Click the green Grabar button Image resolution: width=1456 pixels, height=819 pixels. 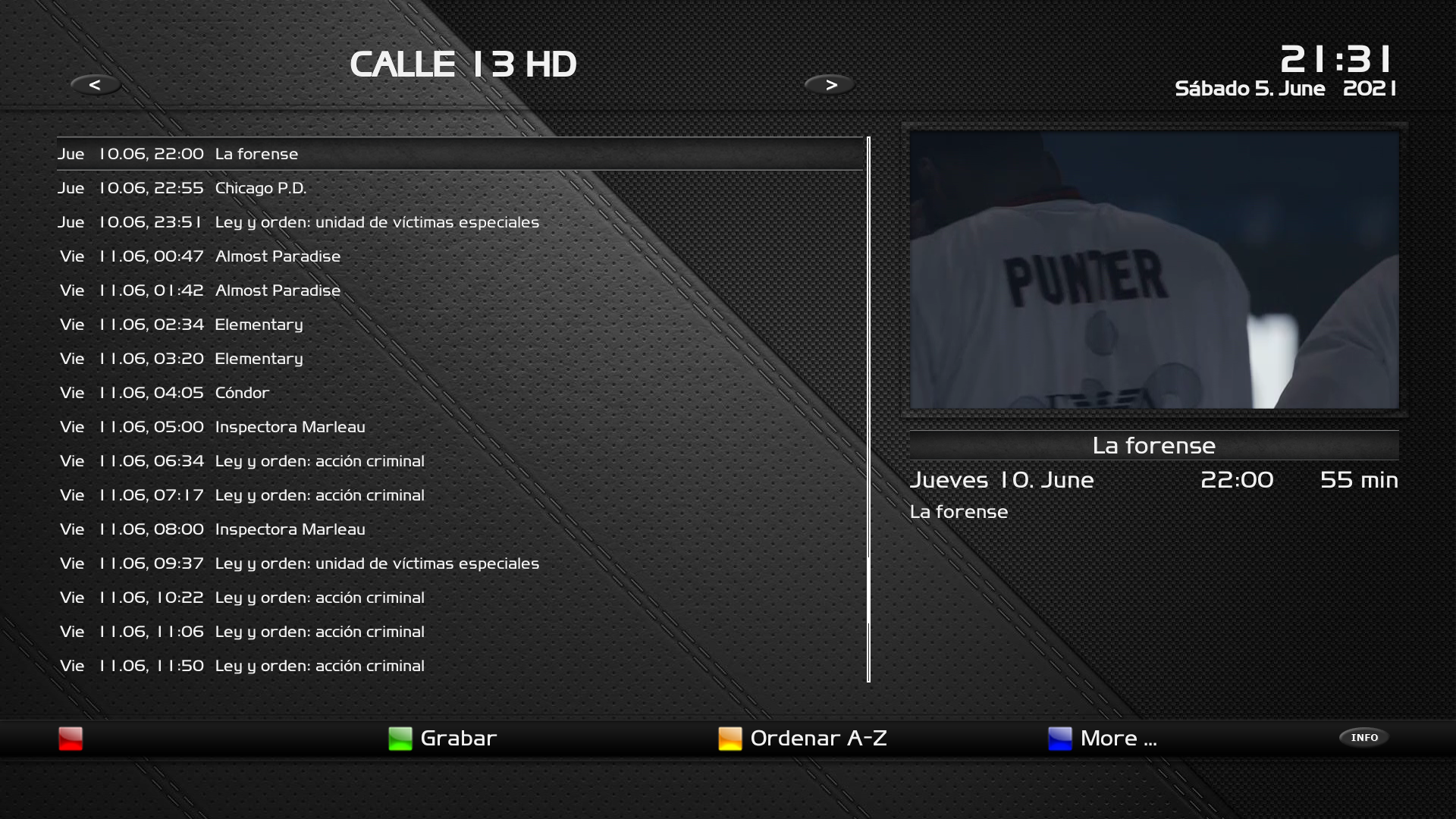point(442,739)
